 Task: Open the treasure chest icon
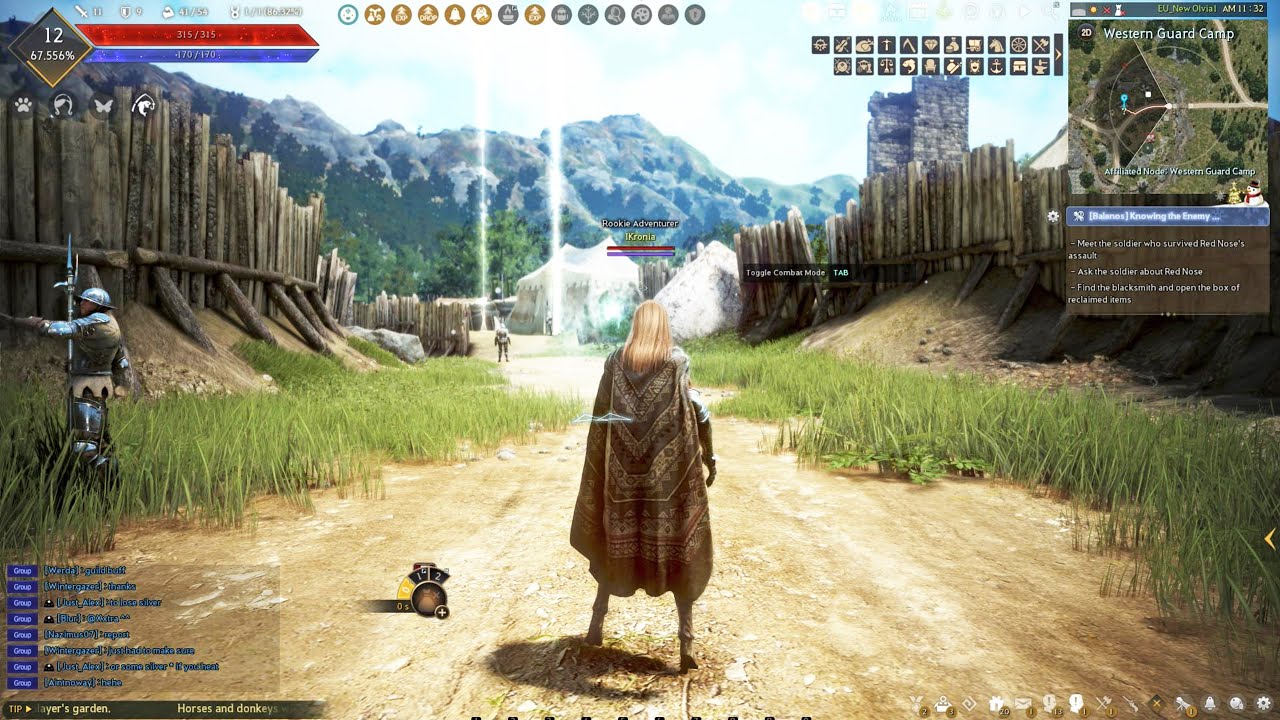[x=1018, y=66]
